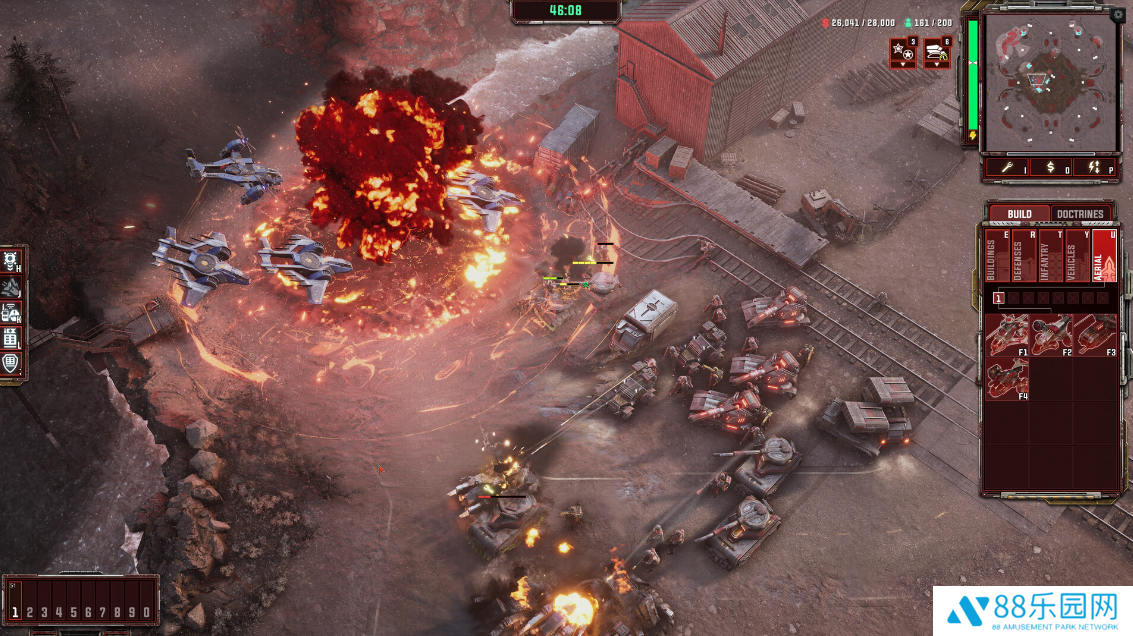
Task: Select the Buildings build category
Action: coord(995,257)
